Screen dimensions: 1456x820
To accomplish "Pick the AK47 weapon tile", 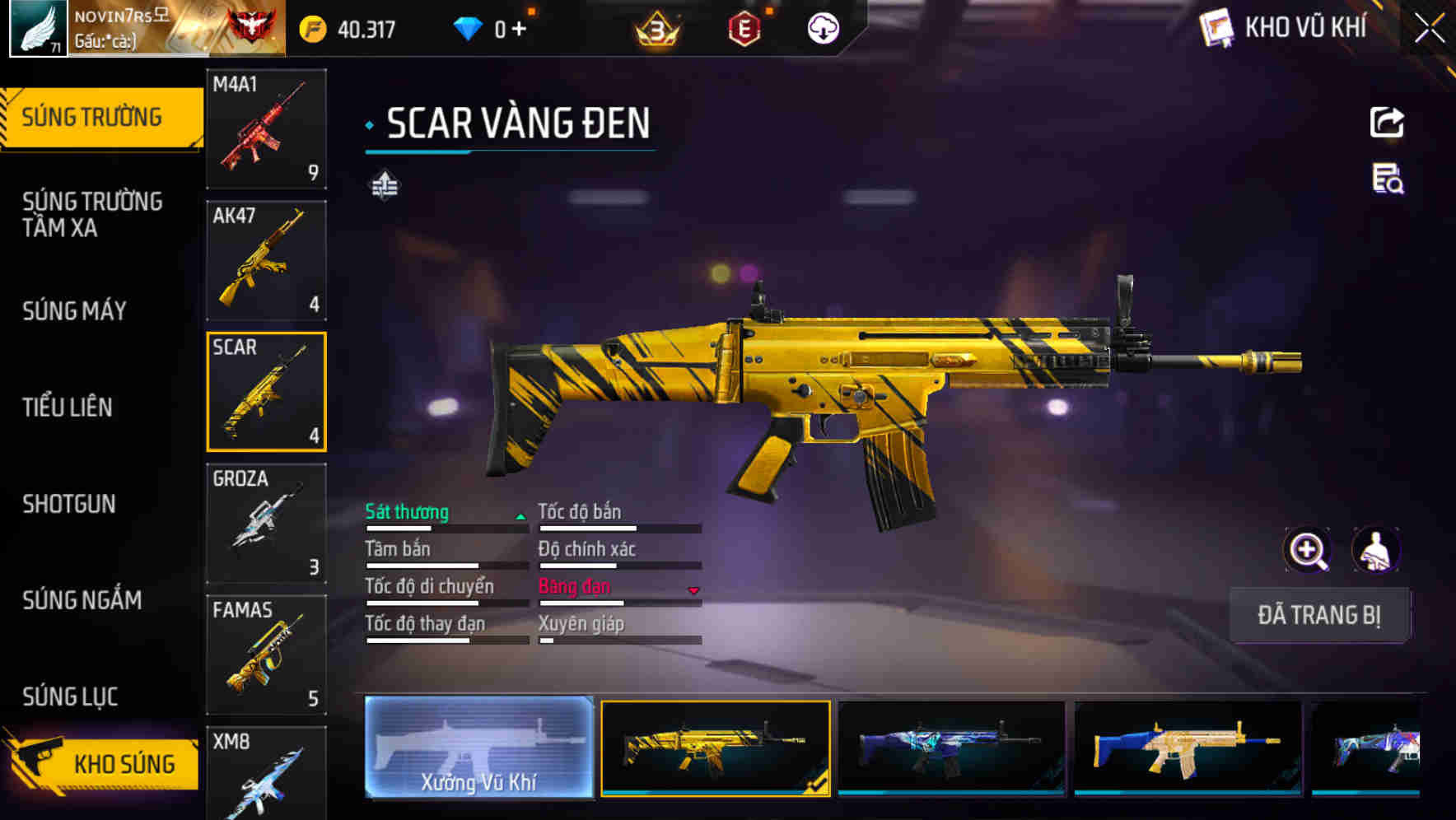I will tap(266, 260).
